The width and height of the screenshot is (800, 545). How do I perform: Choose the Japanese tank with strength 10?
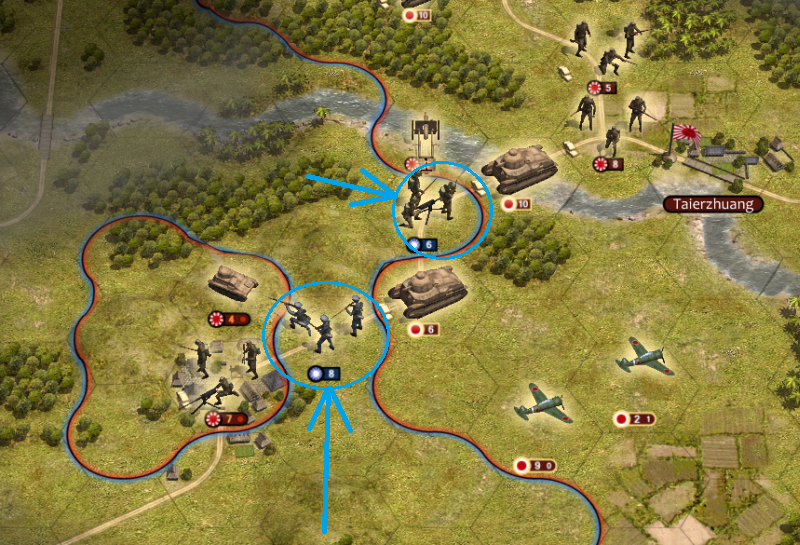point(519,165)
